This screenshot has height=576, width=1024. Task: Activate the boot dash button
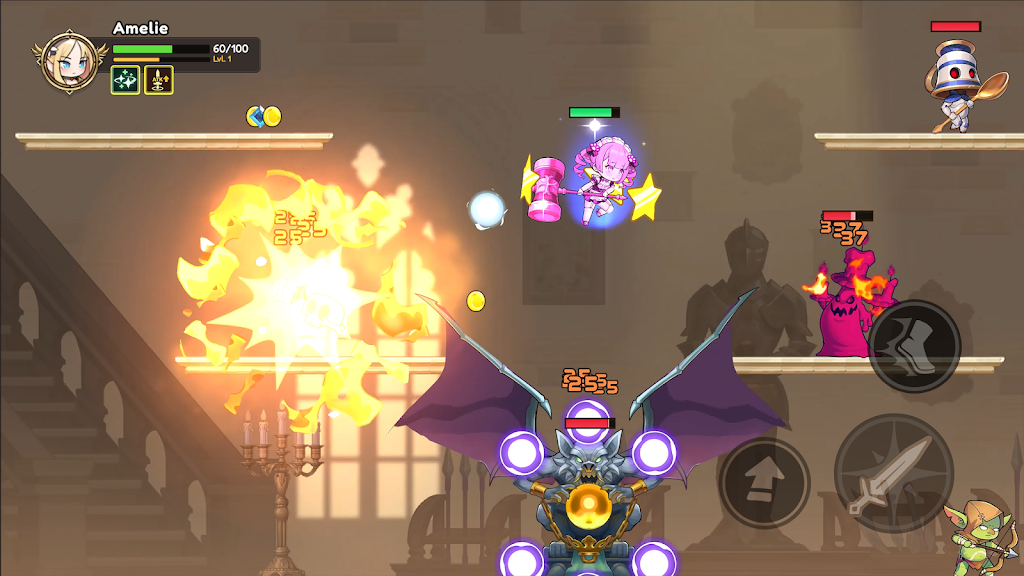pyautogui.click(x=914, y=346)
